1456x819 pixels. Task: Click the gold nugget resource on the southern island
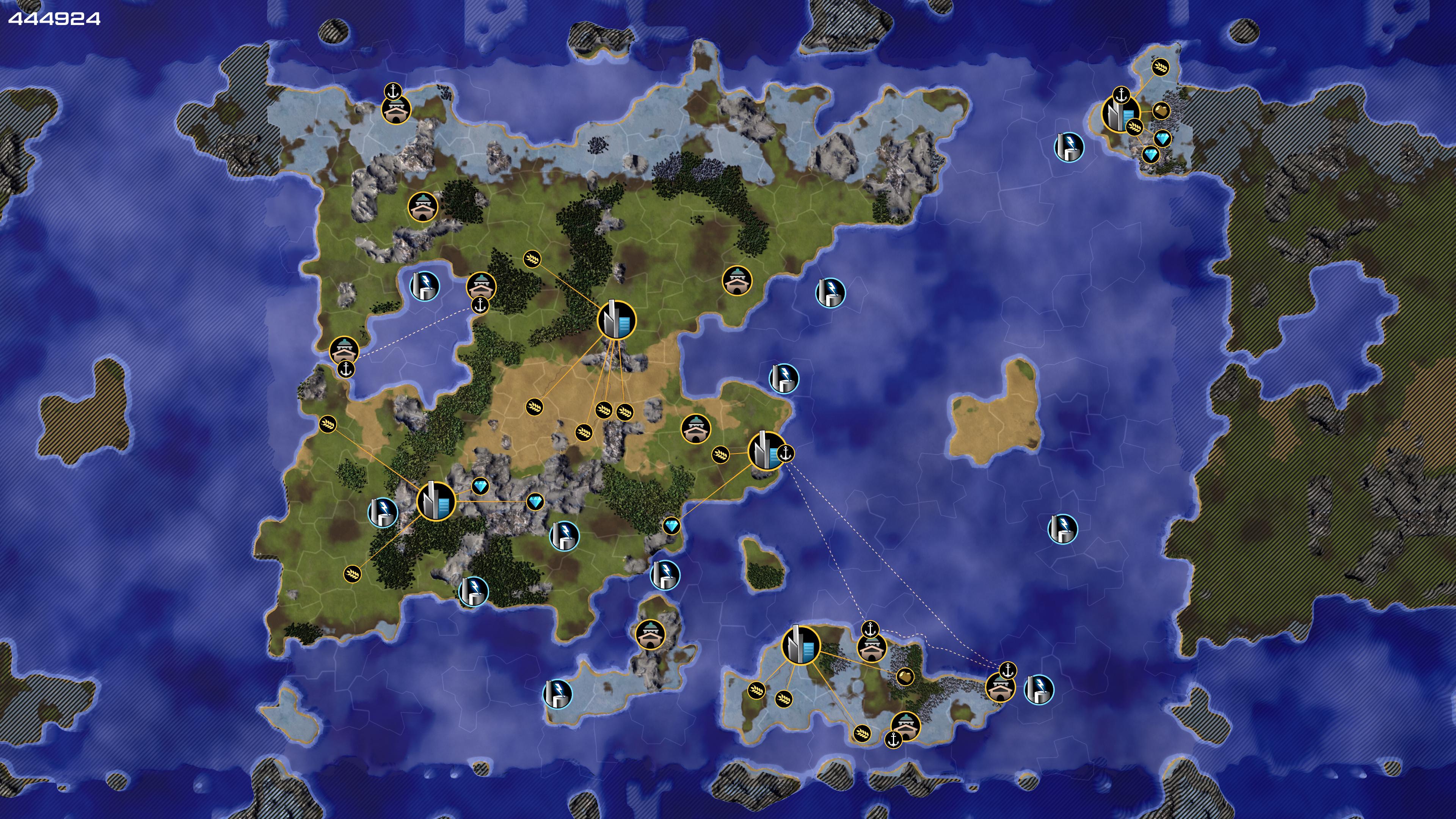tap(905, 676)
